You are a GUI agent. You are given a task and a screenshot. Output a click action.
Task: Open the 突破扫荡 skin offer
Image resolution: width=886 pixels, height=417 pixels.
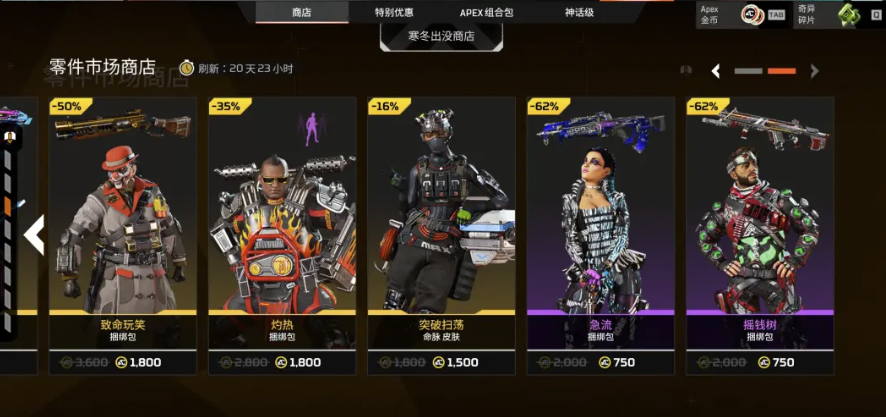pyautogui.click(x=441, y=235)
